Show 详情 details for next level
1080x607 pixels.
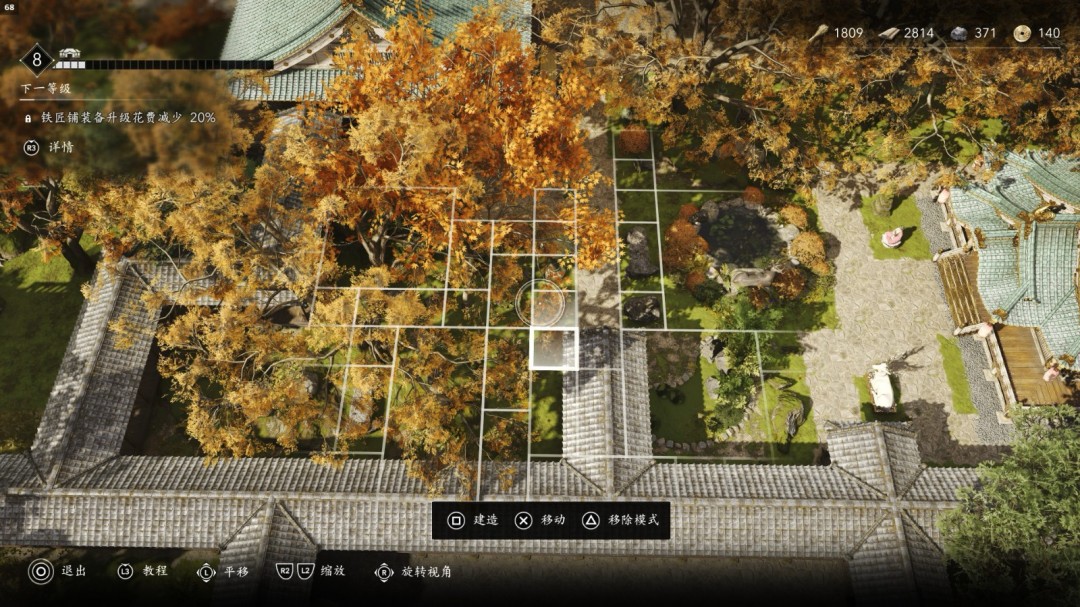[50, 147]
